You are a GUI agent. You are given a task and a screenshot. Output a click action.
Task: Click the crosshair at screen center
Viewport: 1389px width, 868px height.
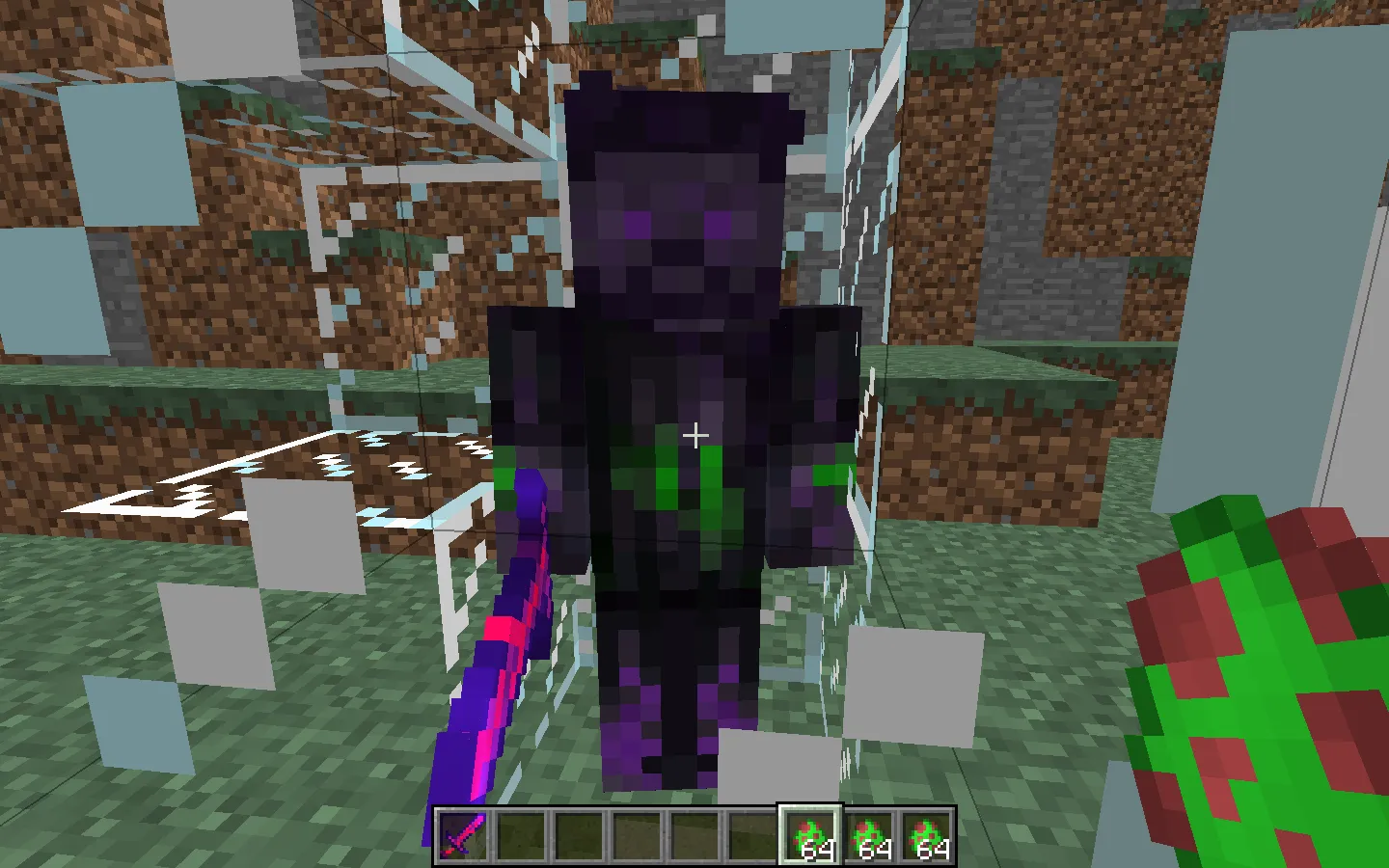point(694,434)
